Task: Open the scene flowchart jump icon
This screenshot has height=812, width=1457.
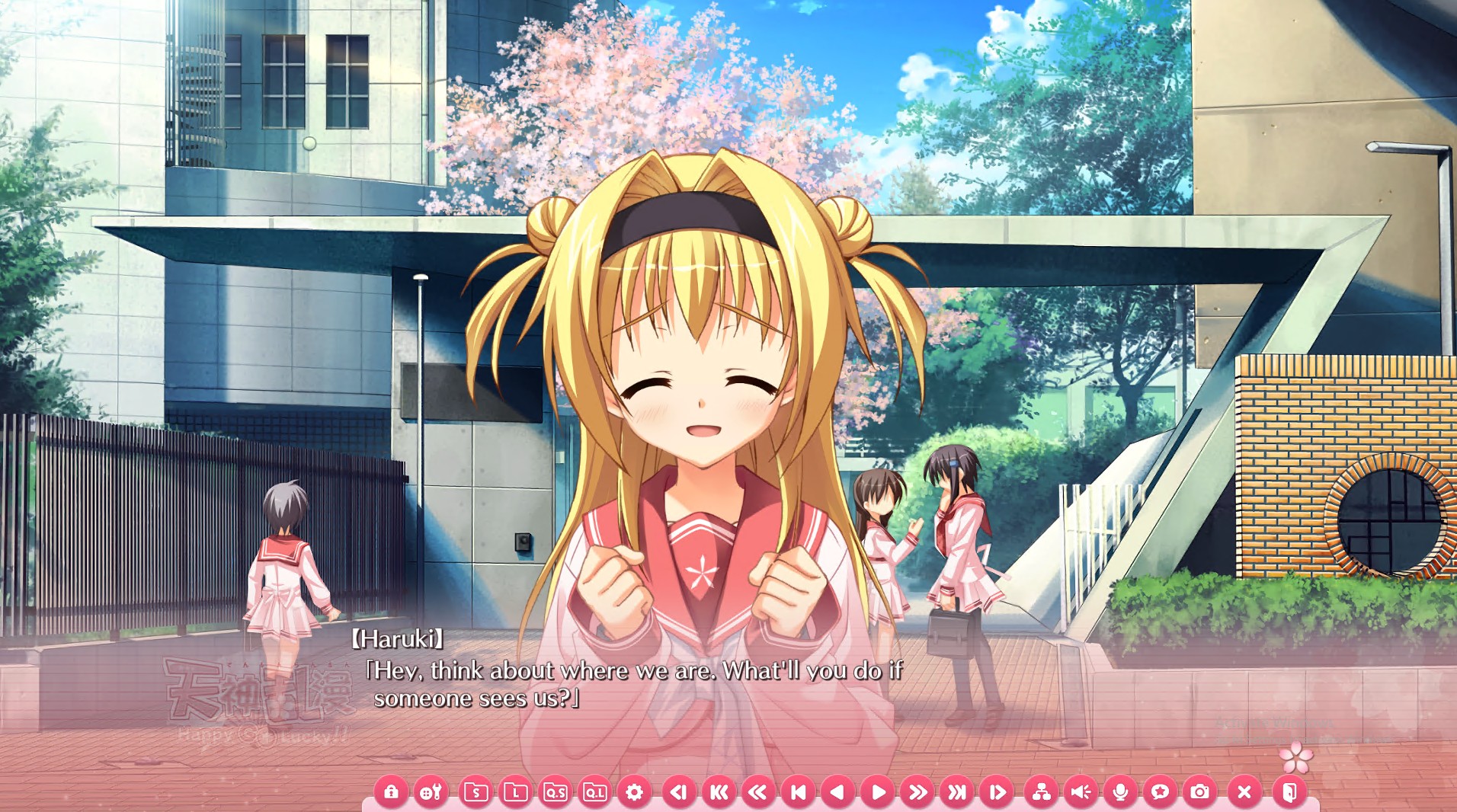Action: coord(1042,792)
